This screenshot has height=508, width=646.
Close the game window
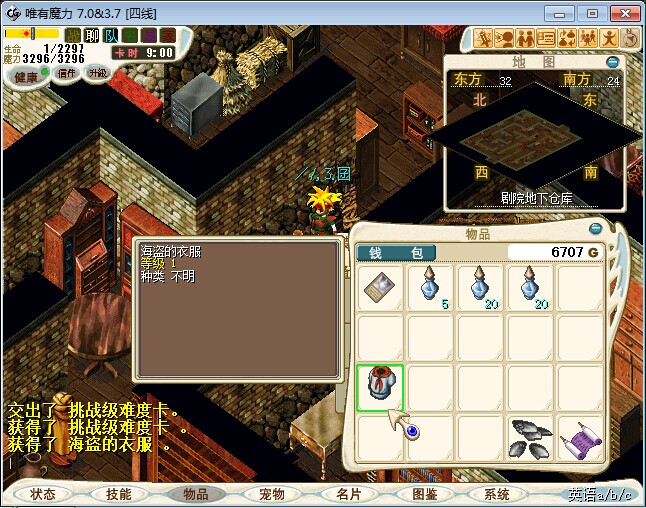point(621,13)
